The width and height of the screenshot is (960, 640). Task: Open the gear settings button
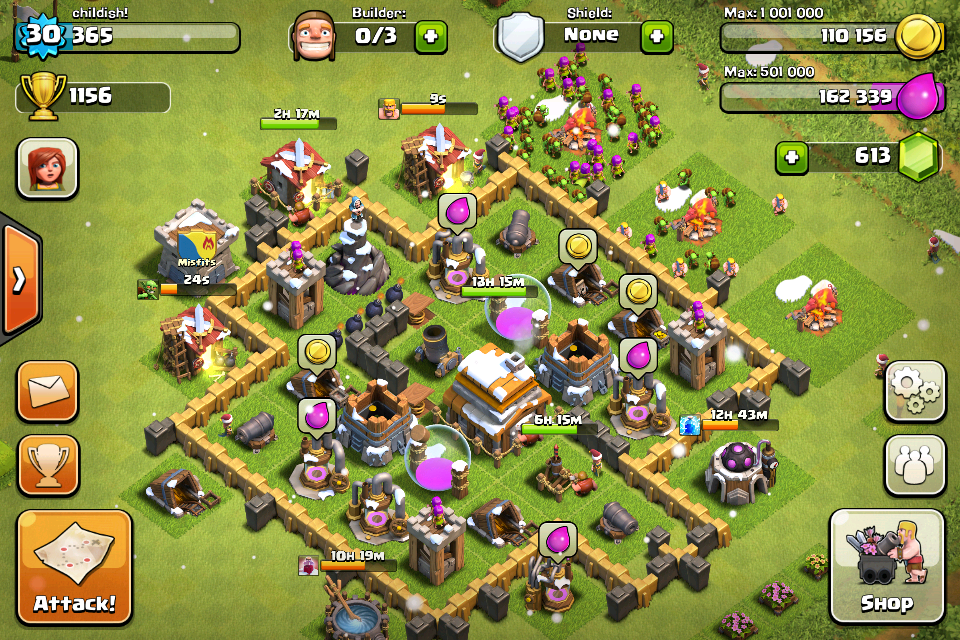[x=914, y=390]
